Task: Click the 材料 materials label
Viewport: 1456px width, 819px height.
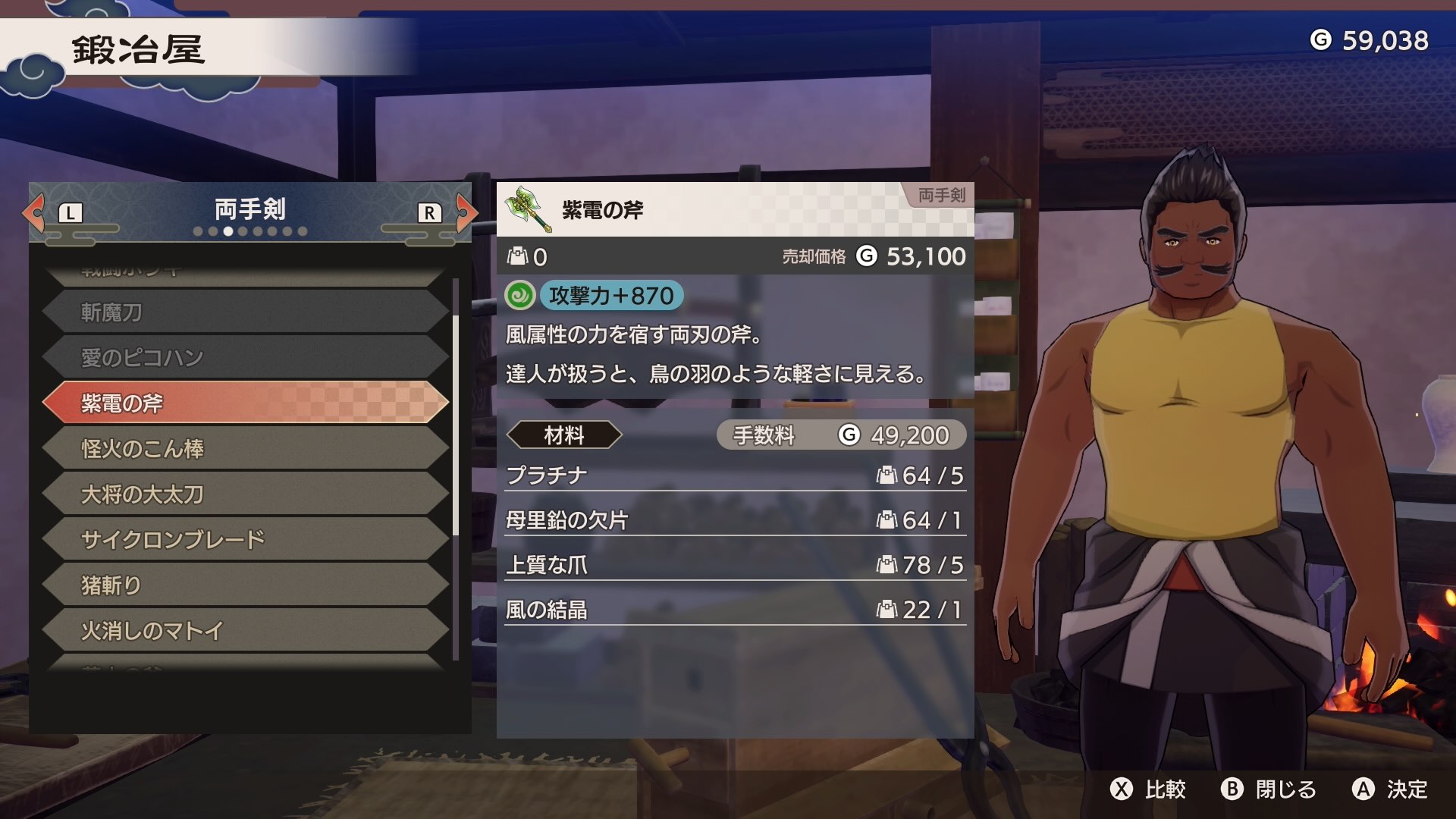Action: [x=565, y=435]
